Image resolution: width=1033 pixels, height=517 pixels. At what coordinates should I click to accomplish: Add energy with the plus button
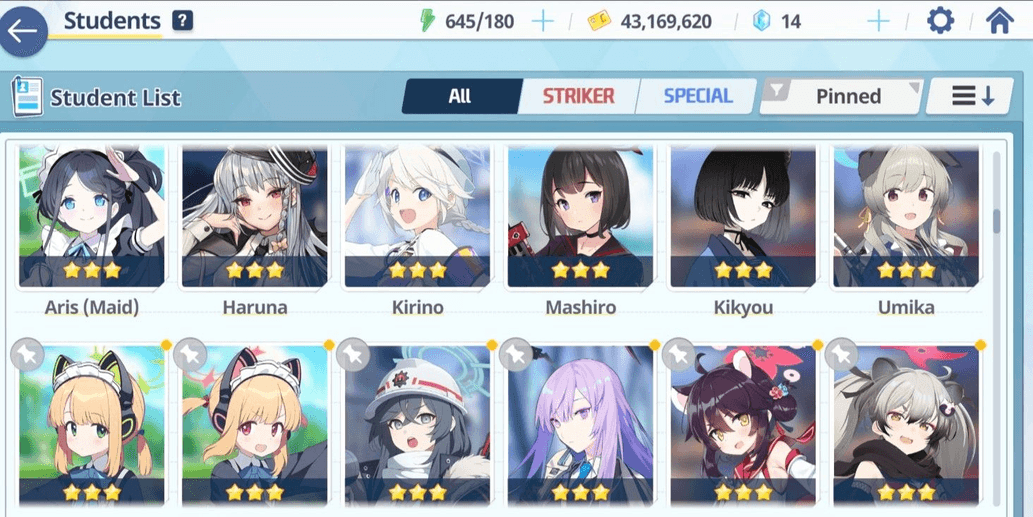click(x=543, y=21)
